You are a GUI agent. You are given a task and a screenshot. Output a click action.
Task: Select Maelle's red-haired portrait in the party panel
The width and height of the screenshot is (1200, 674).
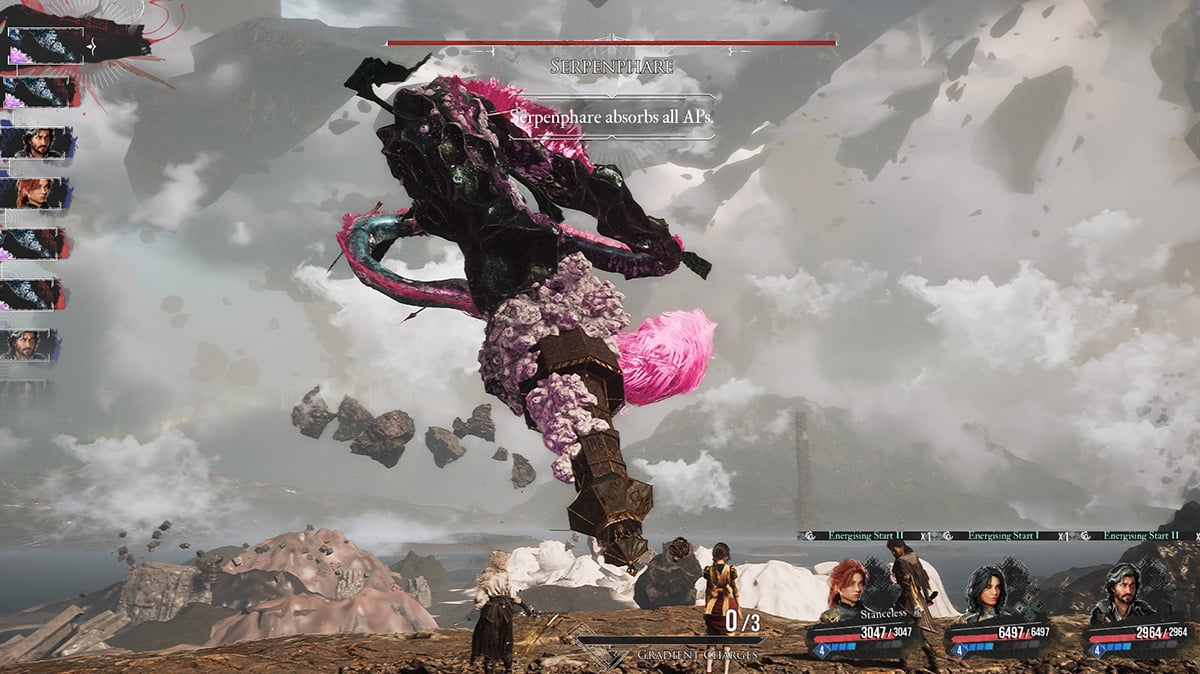(845, 593)
